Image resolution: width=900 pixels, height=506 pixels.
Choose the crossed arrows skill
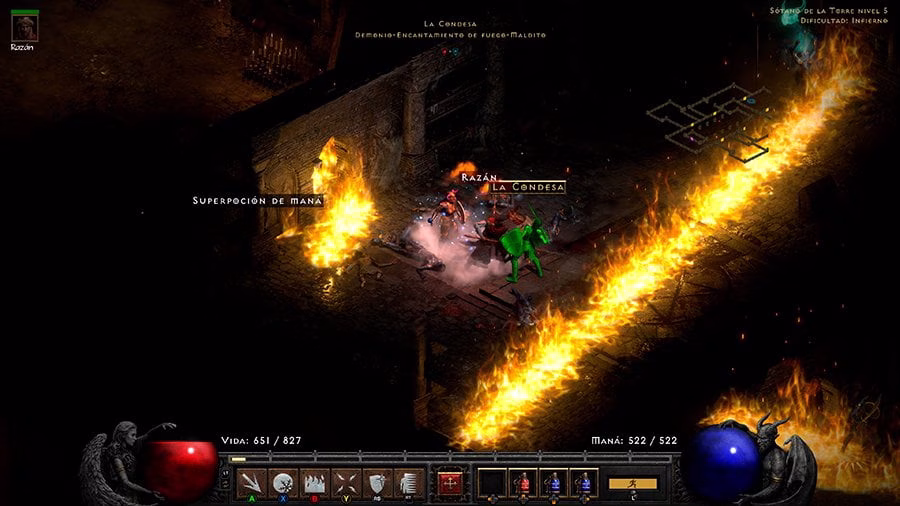346,483
